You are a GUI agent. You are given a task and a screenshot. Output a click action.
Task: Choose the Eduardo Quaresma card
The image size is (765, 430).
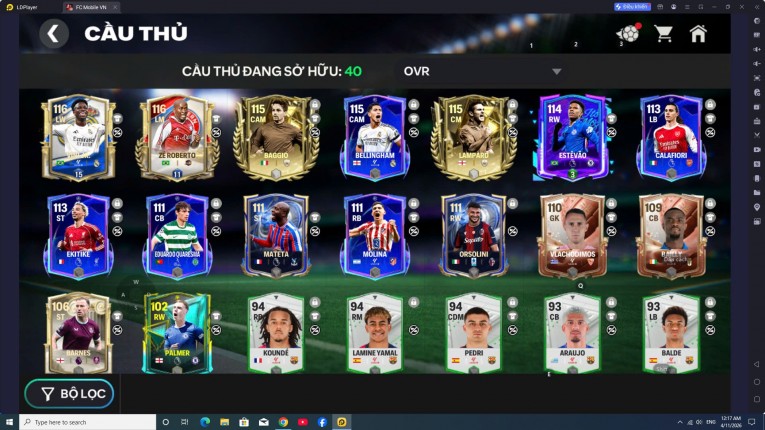175,235
